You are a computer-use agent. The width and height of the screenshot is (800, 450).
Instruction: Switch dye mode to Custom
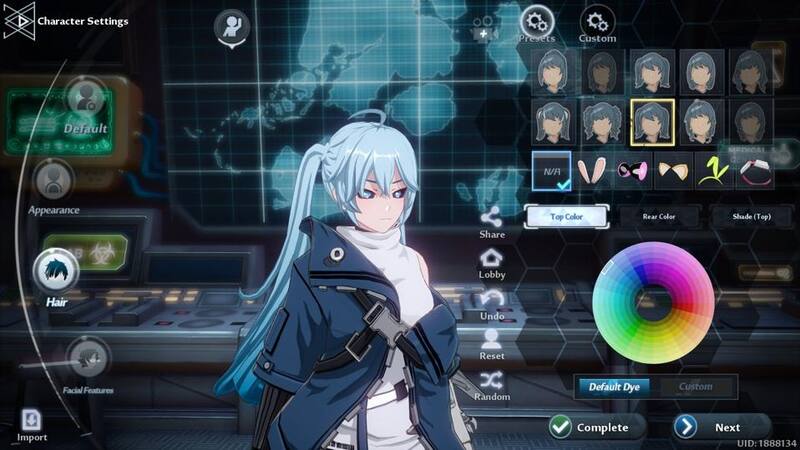click(695, 387)
